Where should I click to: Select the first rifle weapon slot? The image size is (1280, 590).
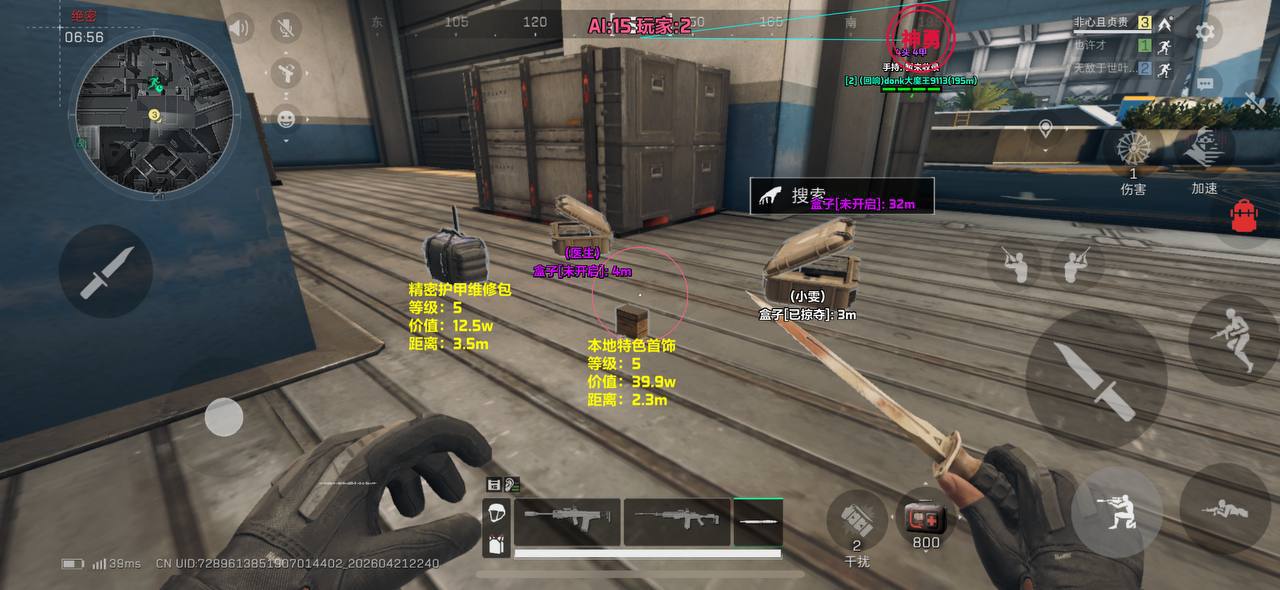(567, 522)
